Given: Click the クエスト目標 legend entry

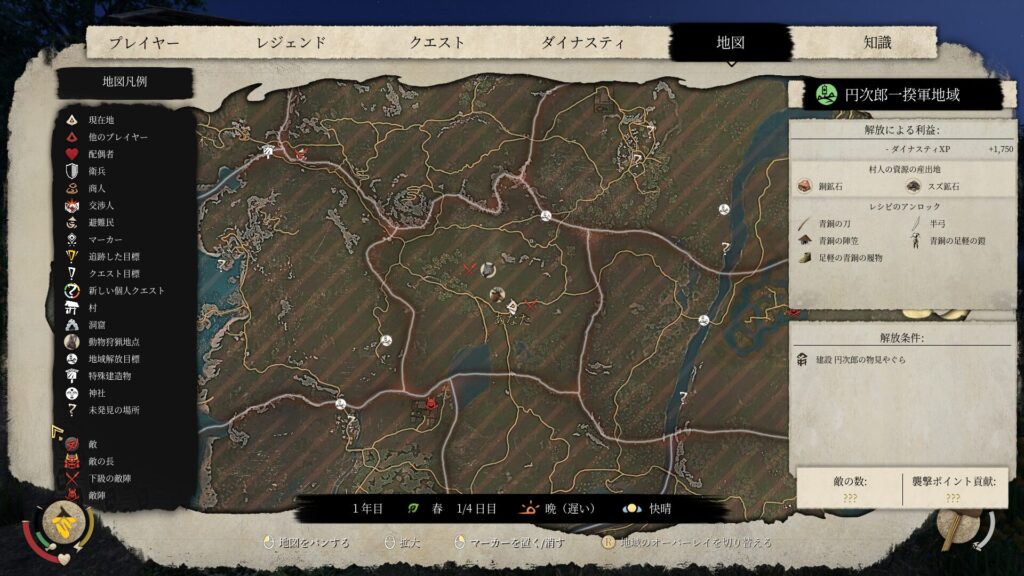Looking at the screenshot, I should pyautogui.click(x=114, y=273).
